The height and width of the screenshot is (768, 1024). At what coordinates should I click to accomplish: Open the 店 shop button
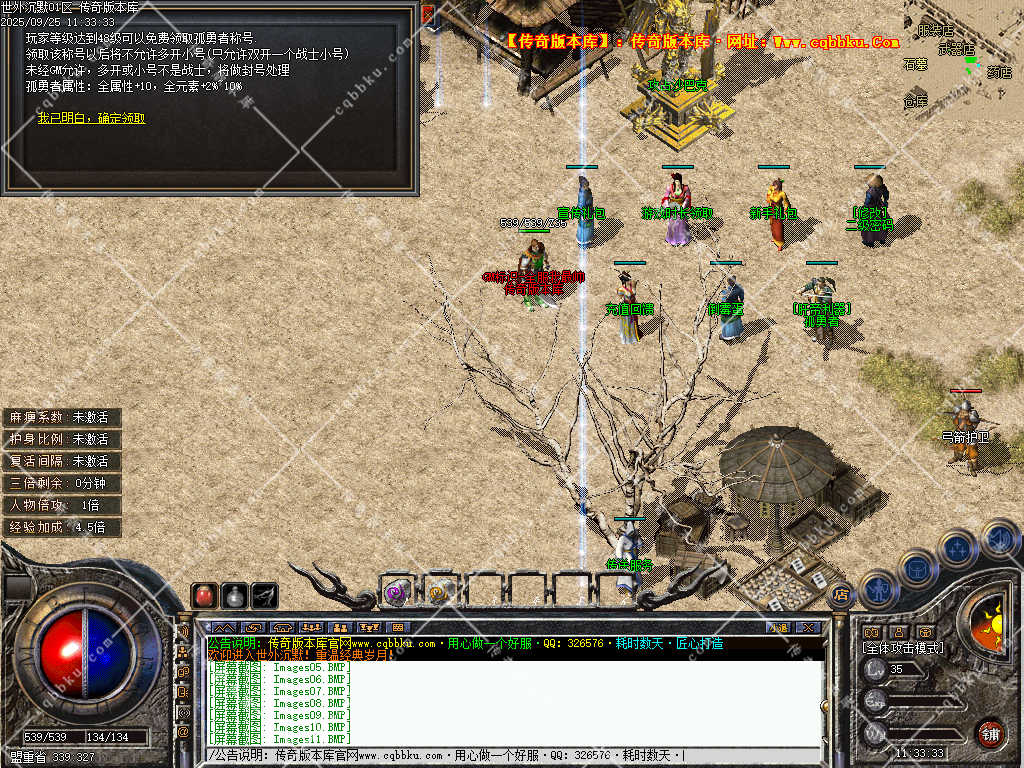click(x=839, y=594)
